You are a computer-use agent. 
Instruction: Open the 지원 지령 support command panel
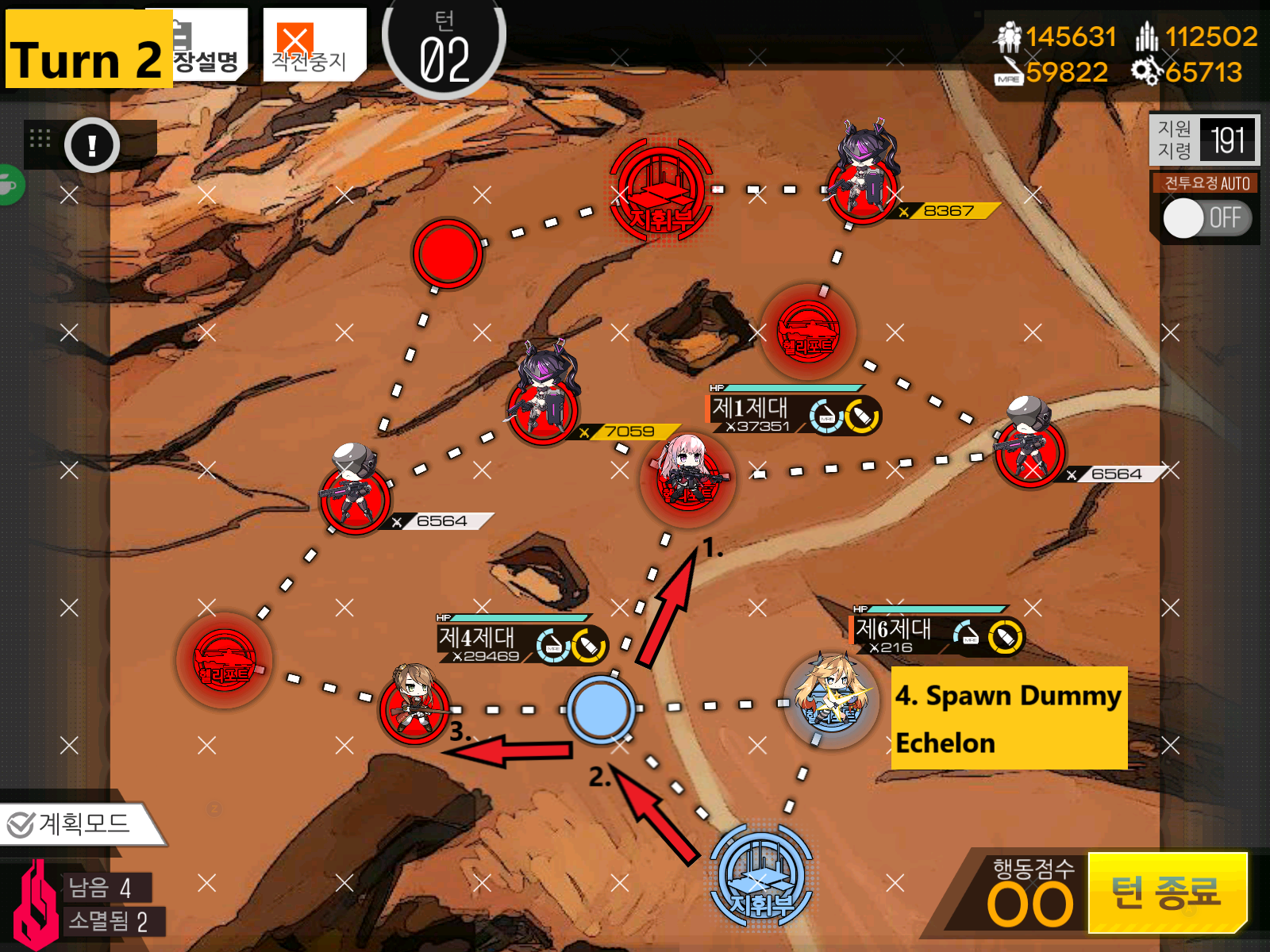(1204, 140)
